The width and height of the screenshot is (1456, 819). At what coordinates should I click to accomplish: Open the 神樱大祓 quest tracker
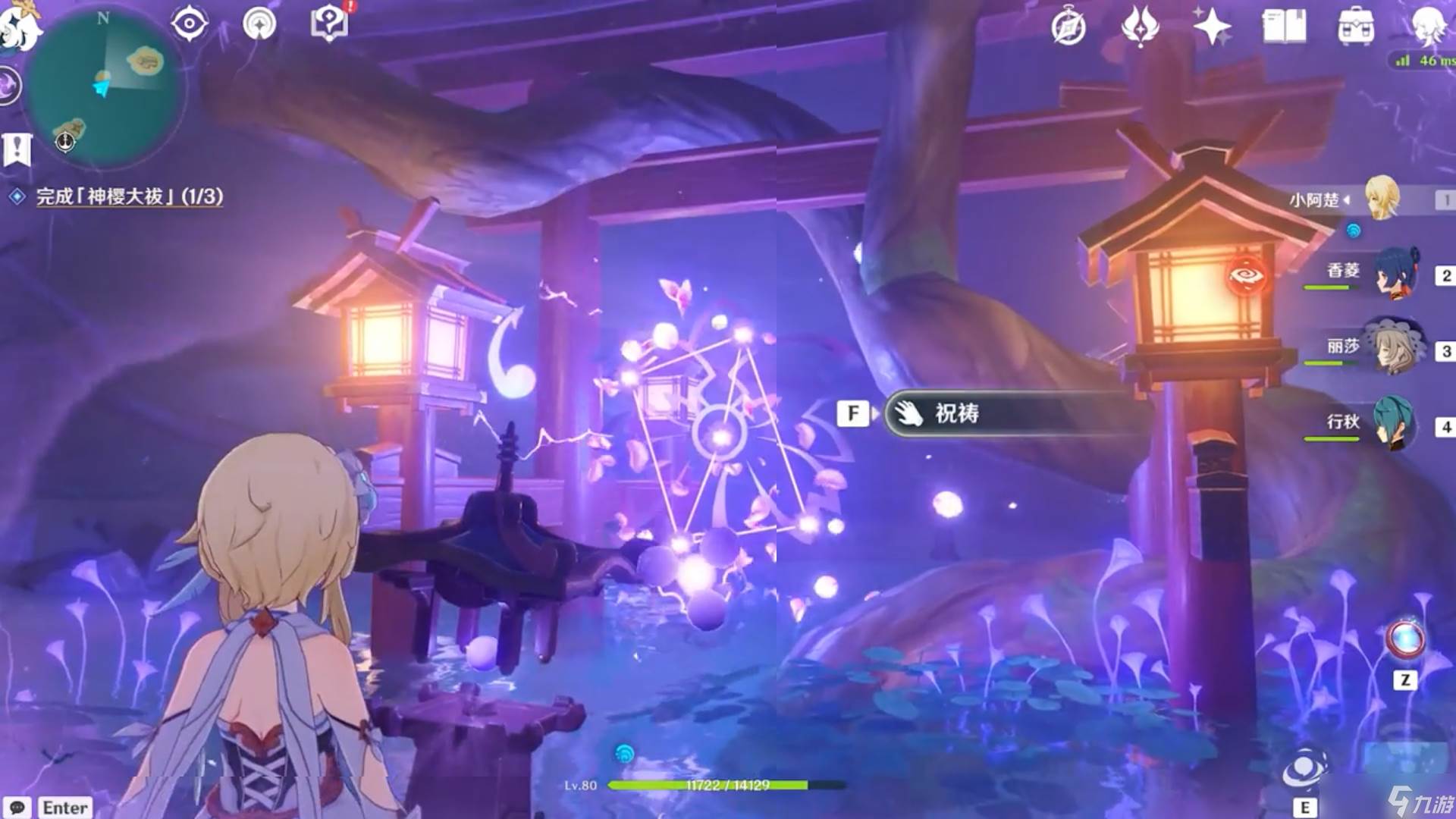click(129, 197)
